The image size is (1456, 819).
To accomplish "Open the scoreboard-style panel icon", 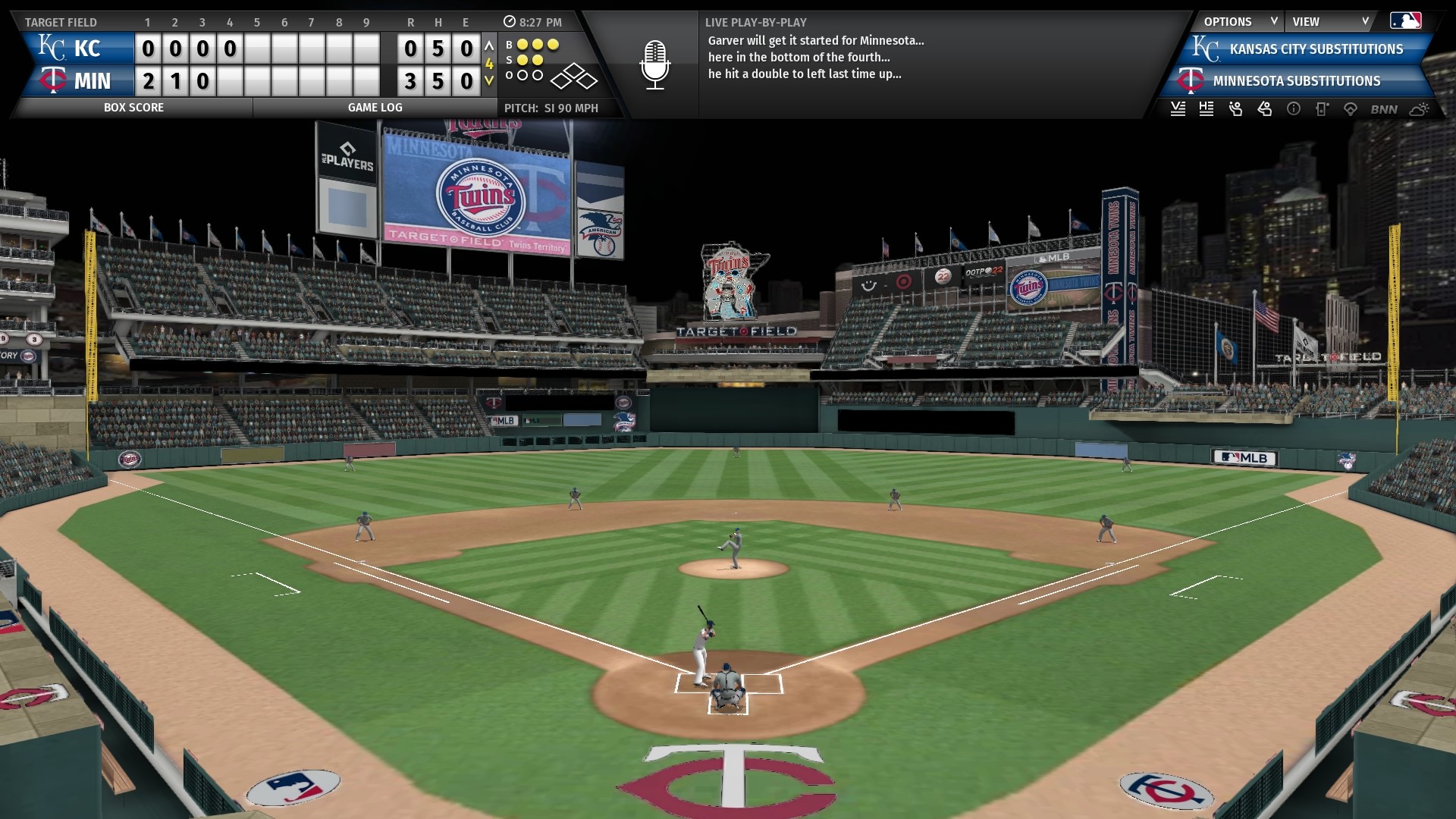I will click(x=1322, y=109).
